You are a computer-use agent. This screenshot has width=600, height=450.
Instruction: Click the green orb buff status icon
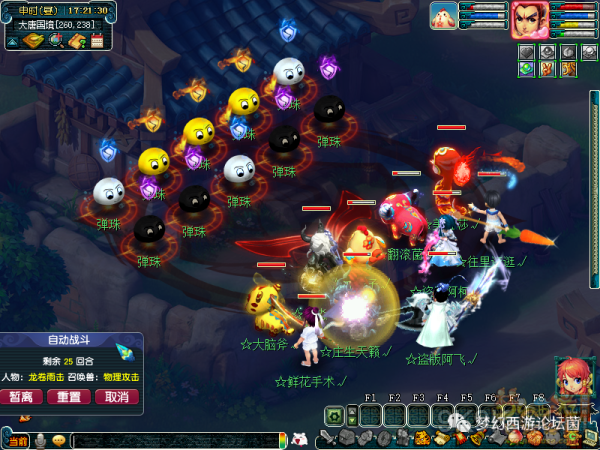(526, 68)
